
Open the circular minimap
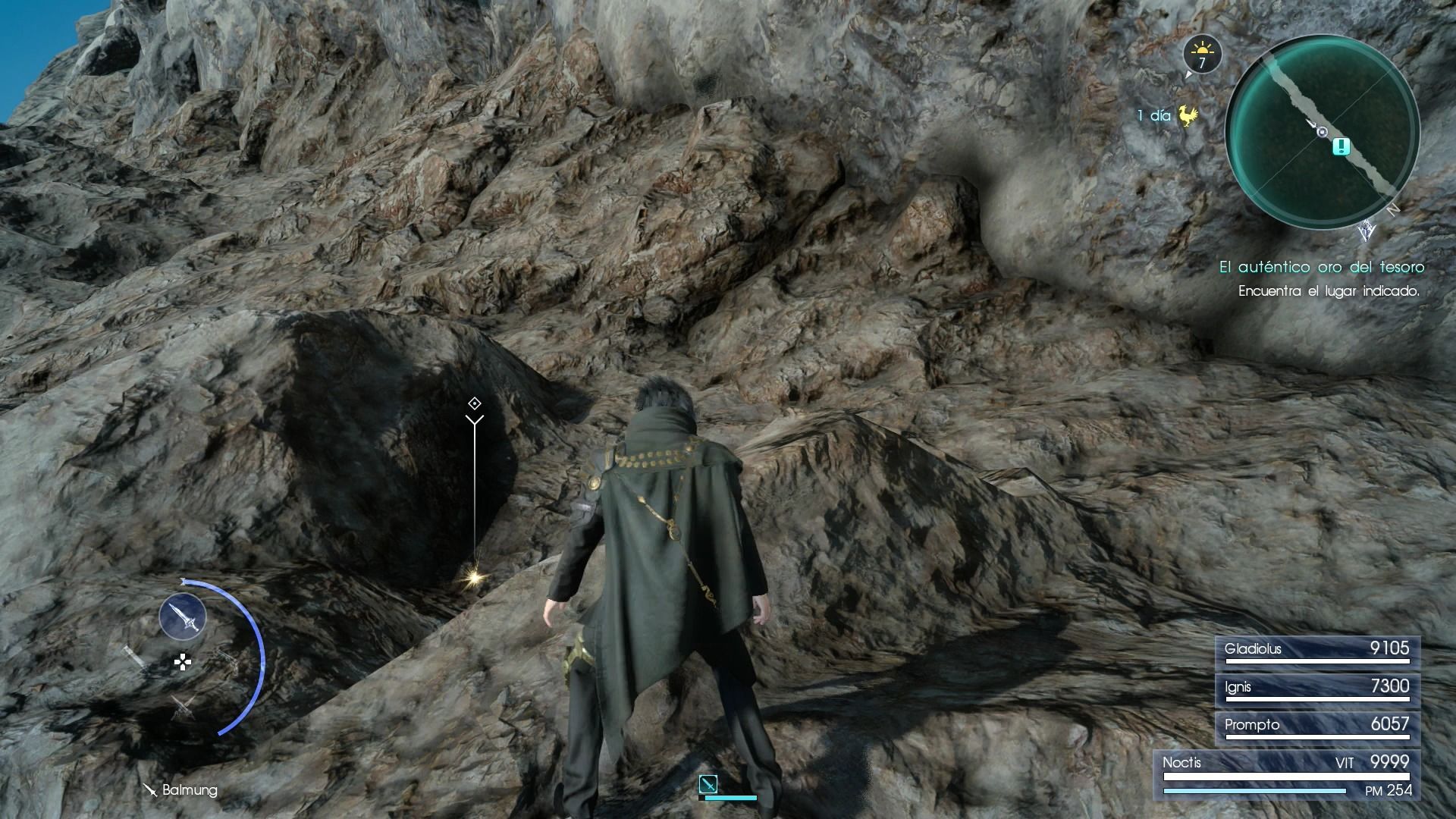1322,131
